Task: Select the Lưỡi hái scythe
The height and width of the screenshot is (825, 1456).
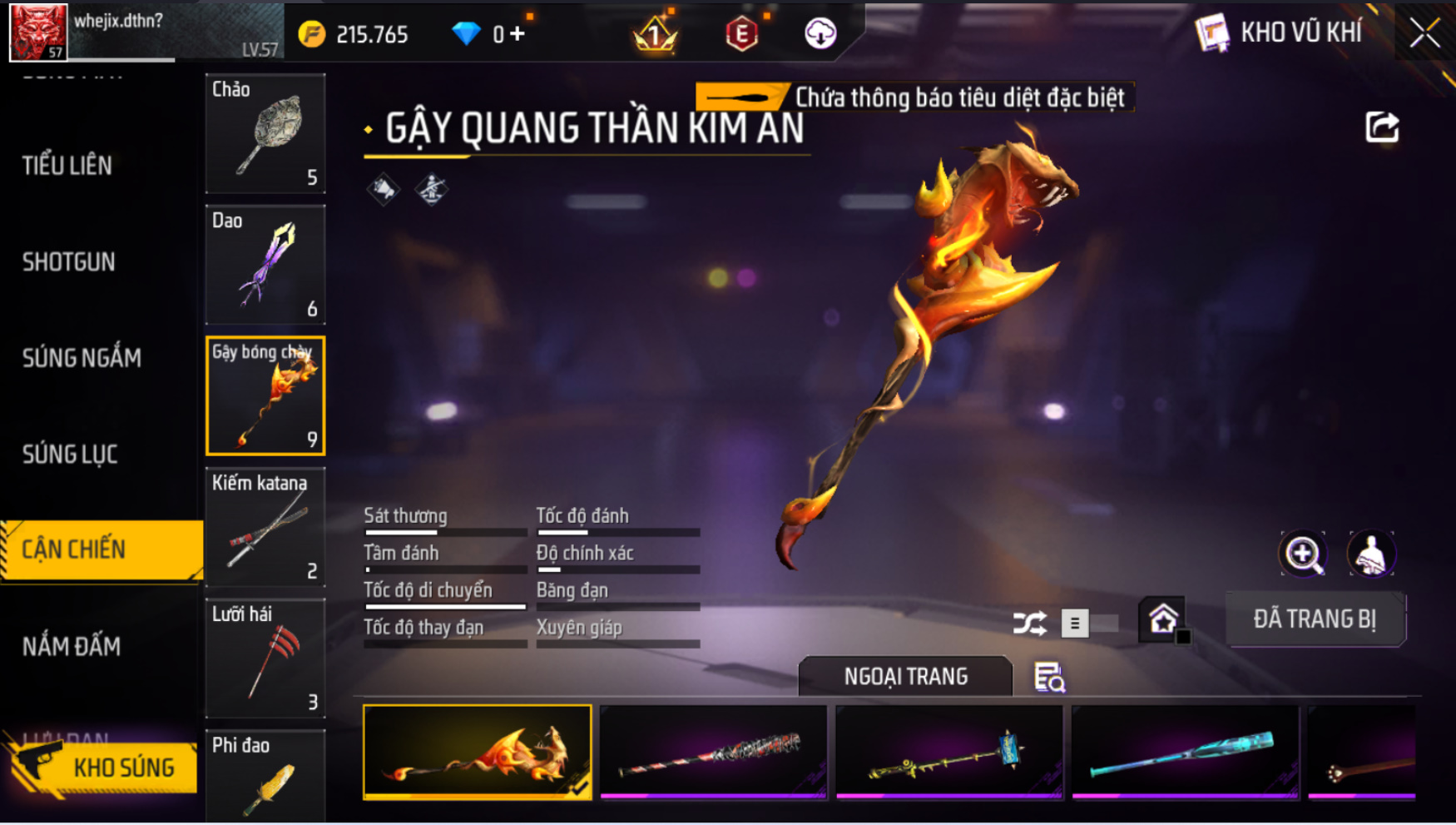Action: click(265, 659)
